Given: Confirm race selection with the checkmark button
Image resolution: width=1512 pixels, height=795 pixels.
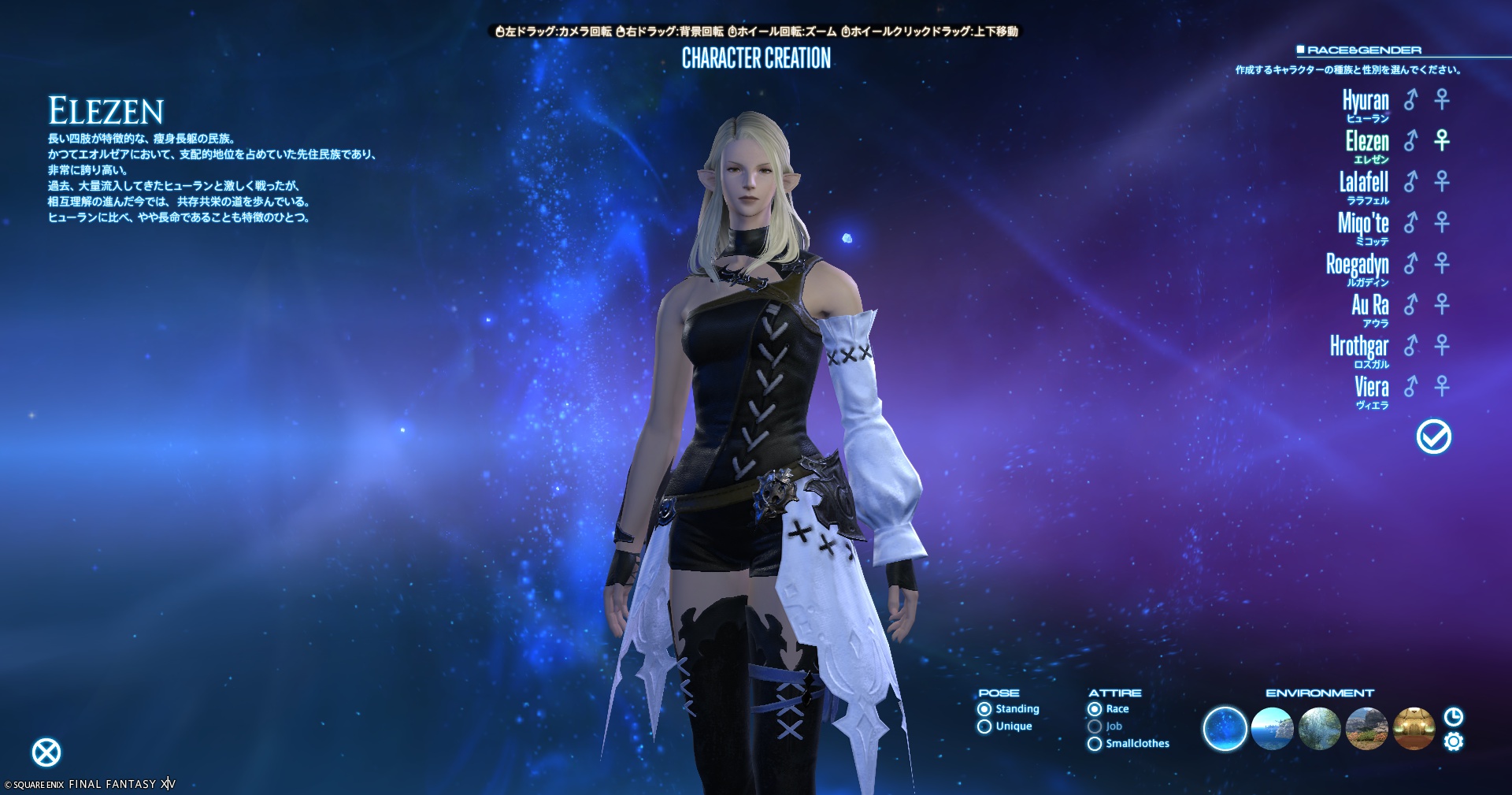Looking at the screenshot, I should (1433, 437).
